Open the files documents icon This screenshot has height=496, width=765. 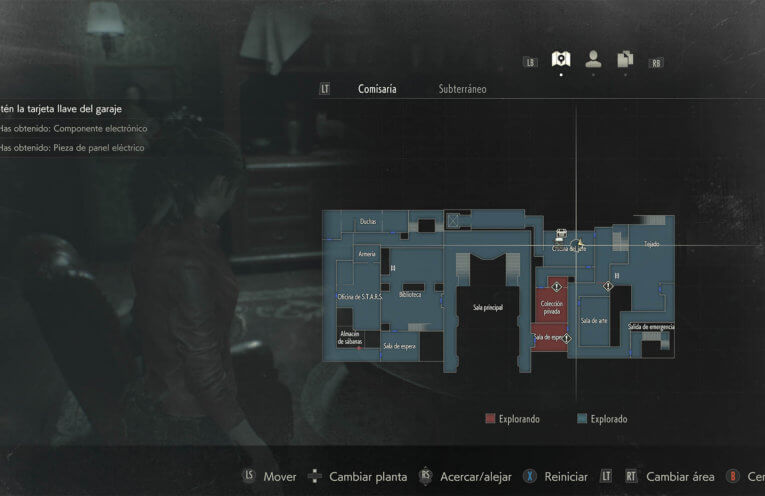[x=625, y=60]
